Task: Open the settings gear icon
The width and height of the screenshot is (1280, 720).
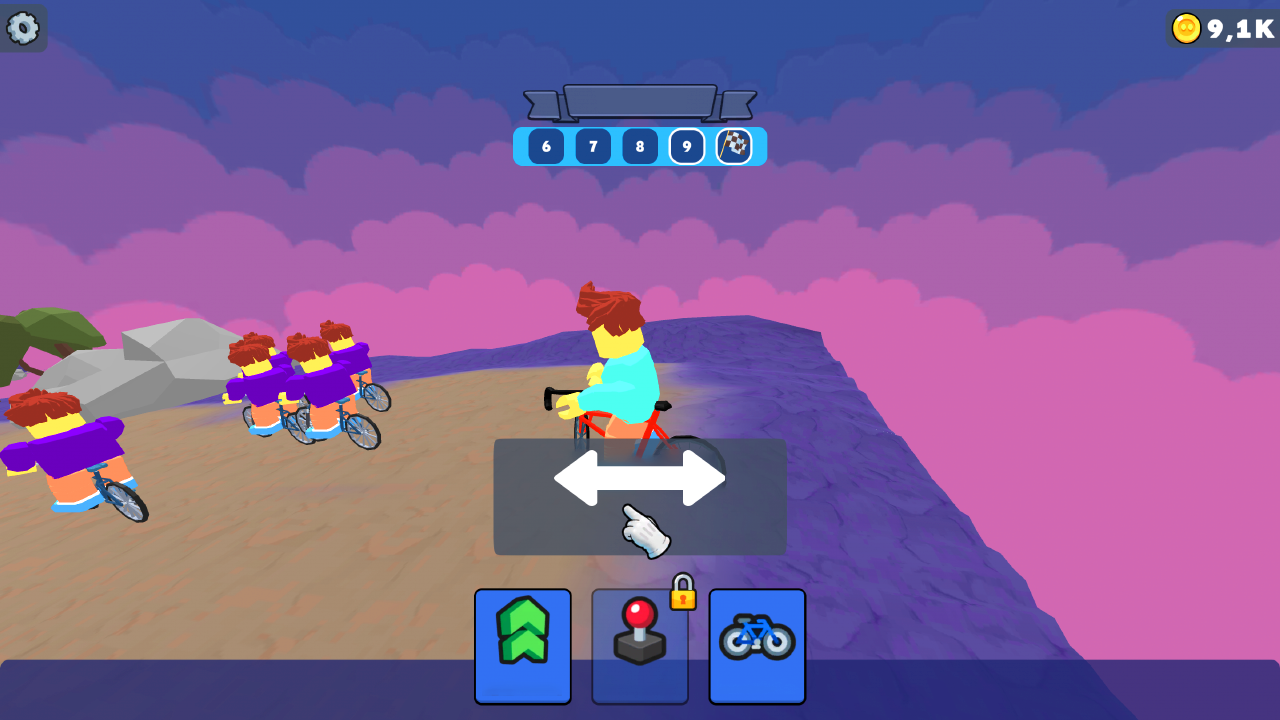Action: pos(24,27)
